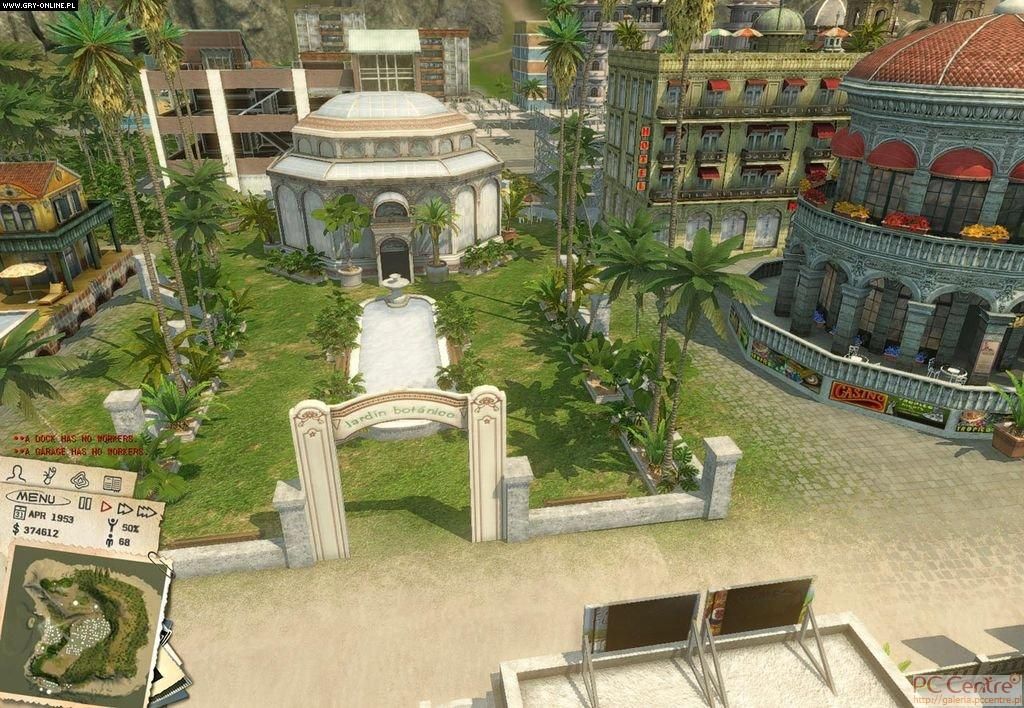The width and height of the screenshot is (1024, 708).
Task: Open the almanac book icon
Action: pyautogui.click(x=111, y=484)
